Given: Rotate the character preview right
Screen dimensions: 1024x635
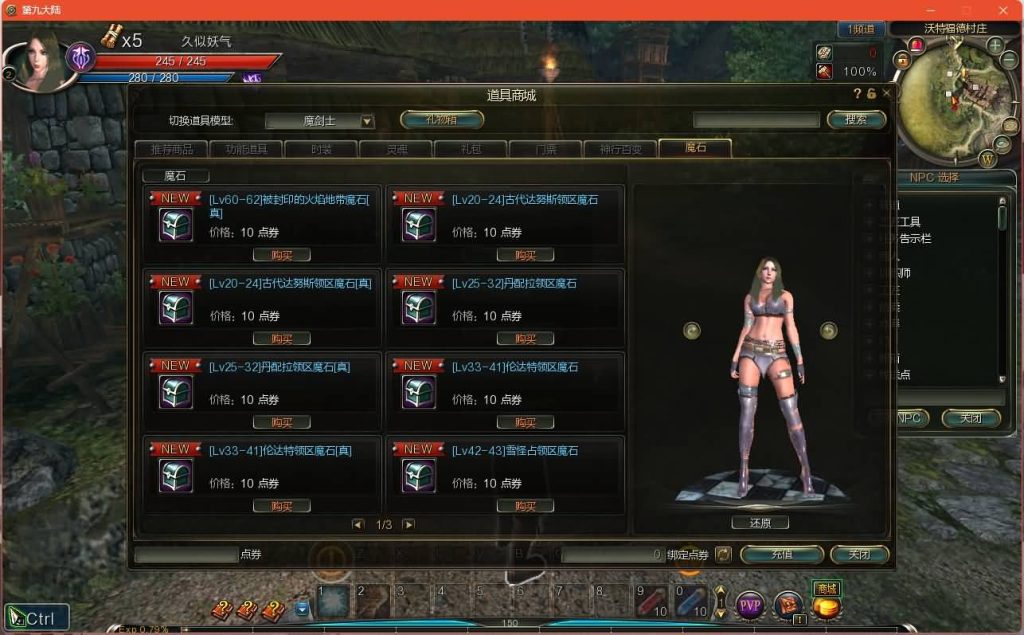Looking at the screenshot, I should [828, 330].
